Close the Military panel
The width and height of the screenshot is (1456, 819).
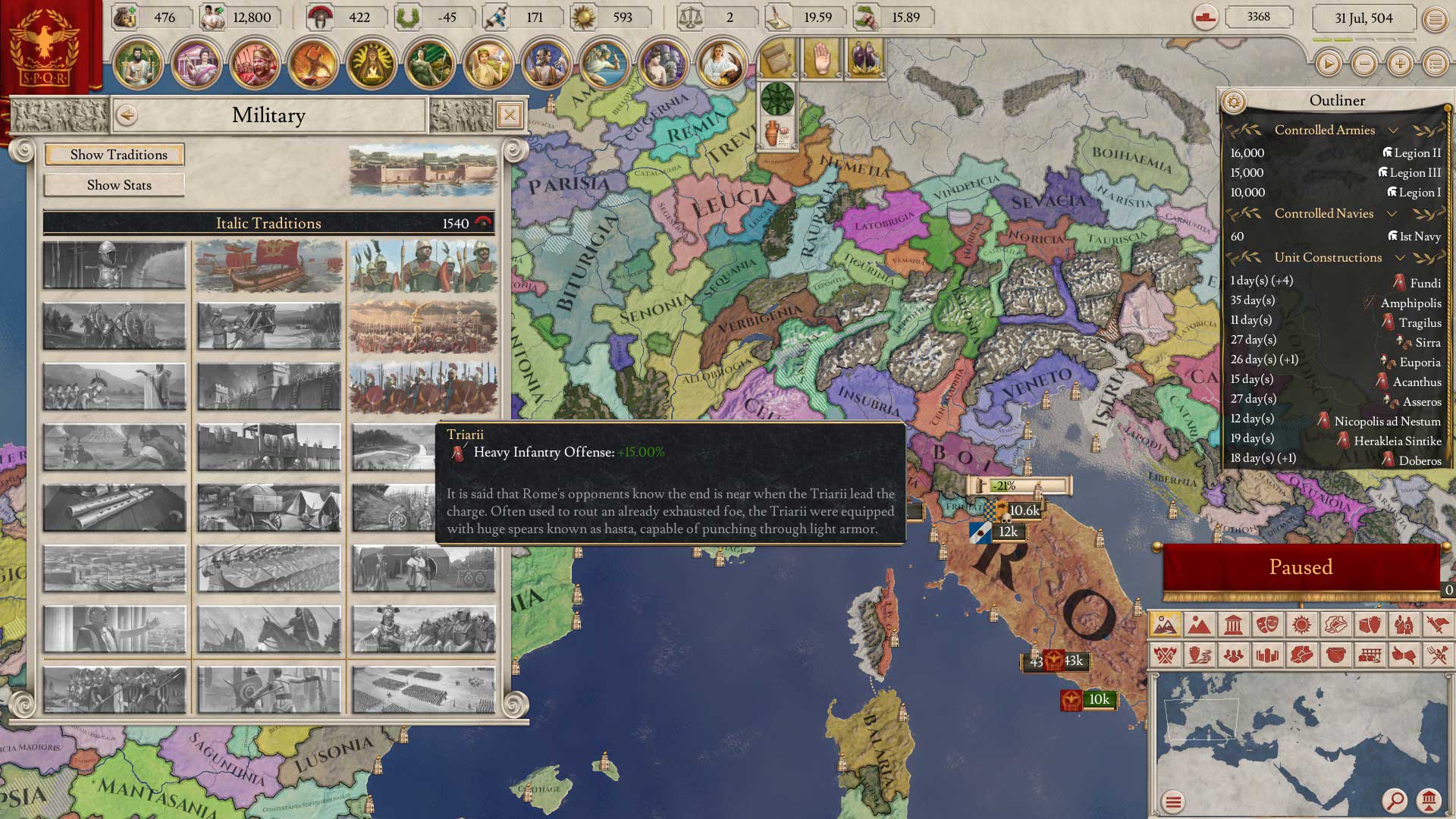click(510, 115)
